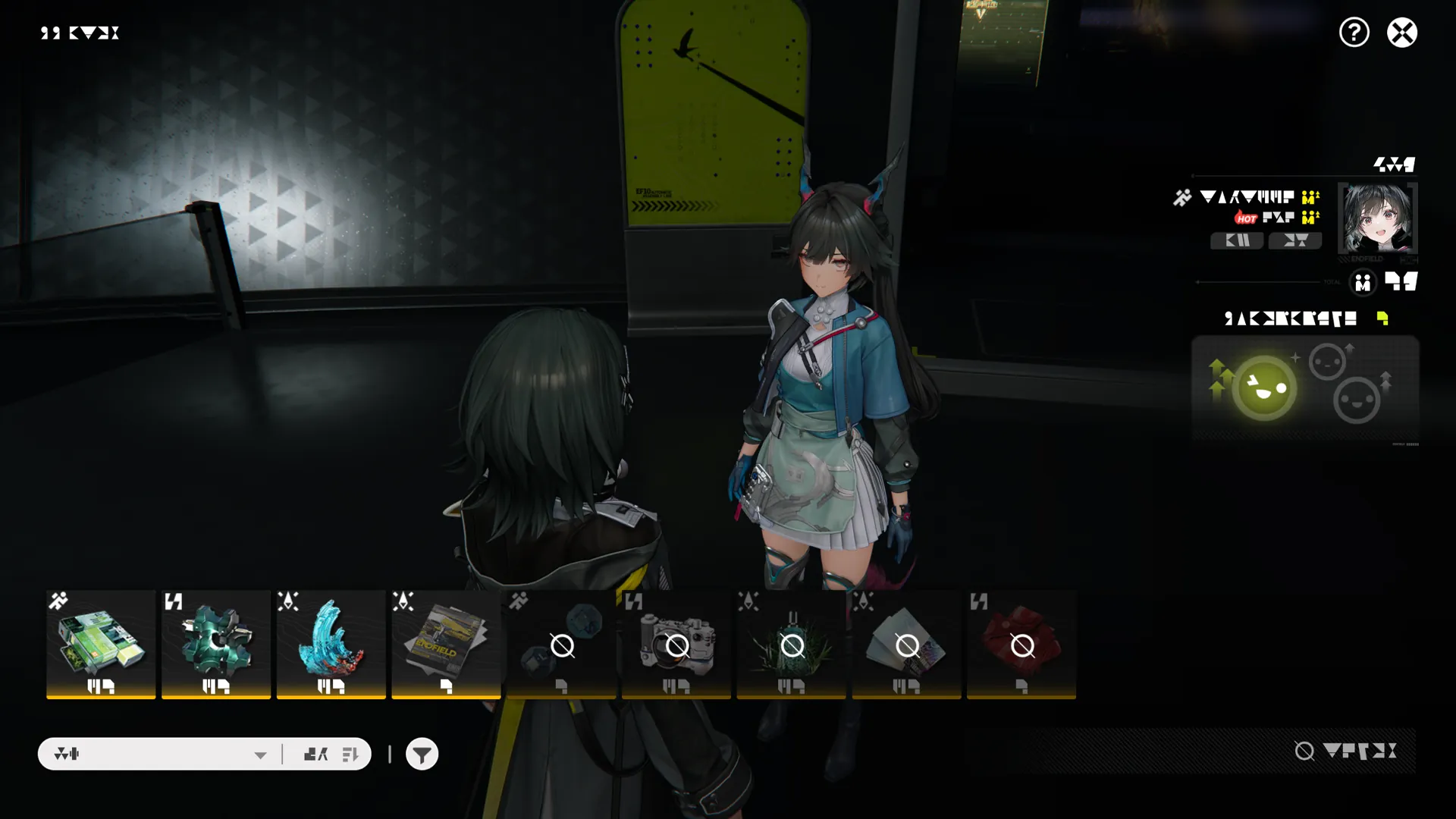
Task: Select the potted grass gift
Action: [792, 644]
